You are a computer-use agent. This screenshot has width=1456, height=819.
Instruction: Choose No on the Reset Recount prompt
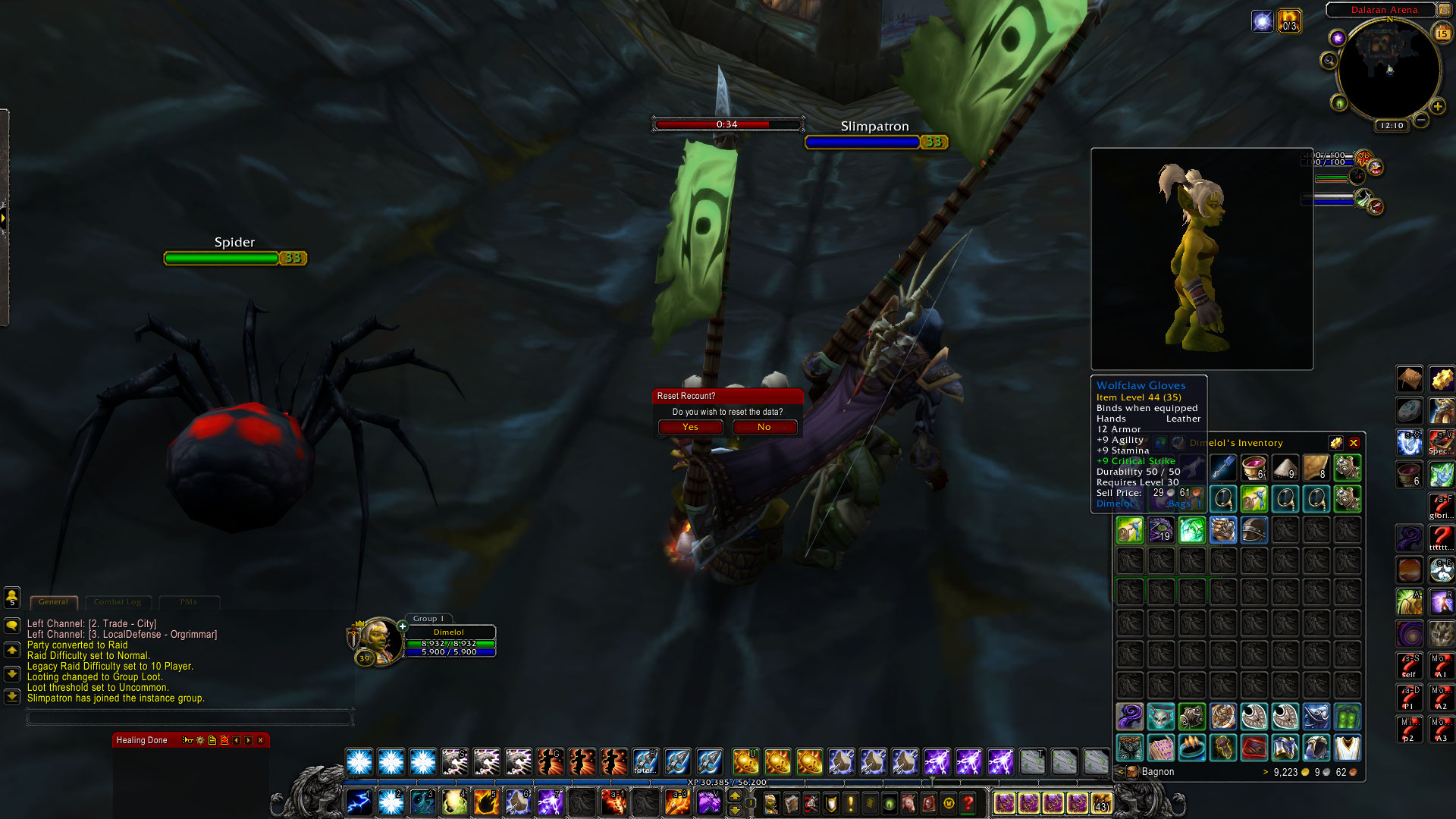click(764, 427)
